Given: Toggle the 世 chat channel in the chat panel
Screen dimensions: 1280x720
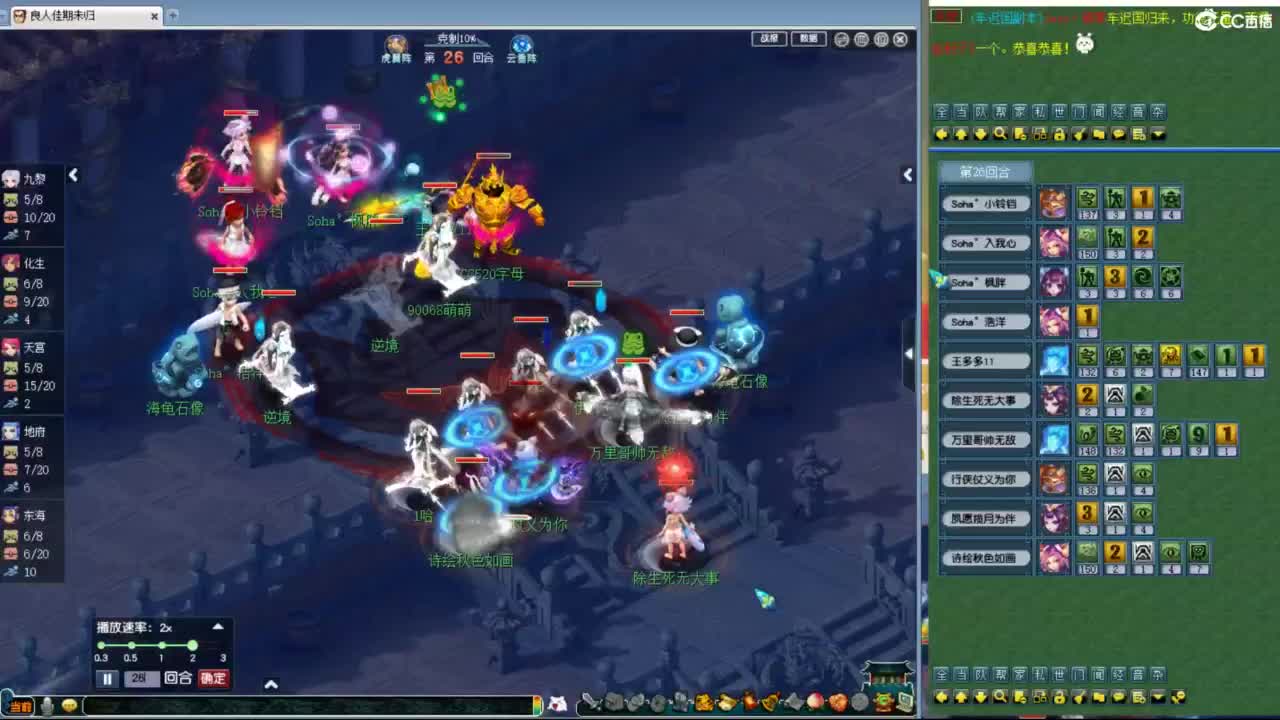Looking at the screenshot, I should (1058, 112).
